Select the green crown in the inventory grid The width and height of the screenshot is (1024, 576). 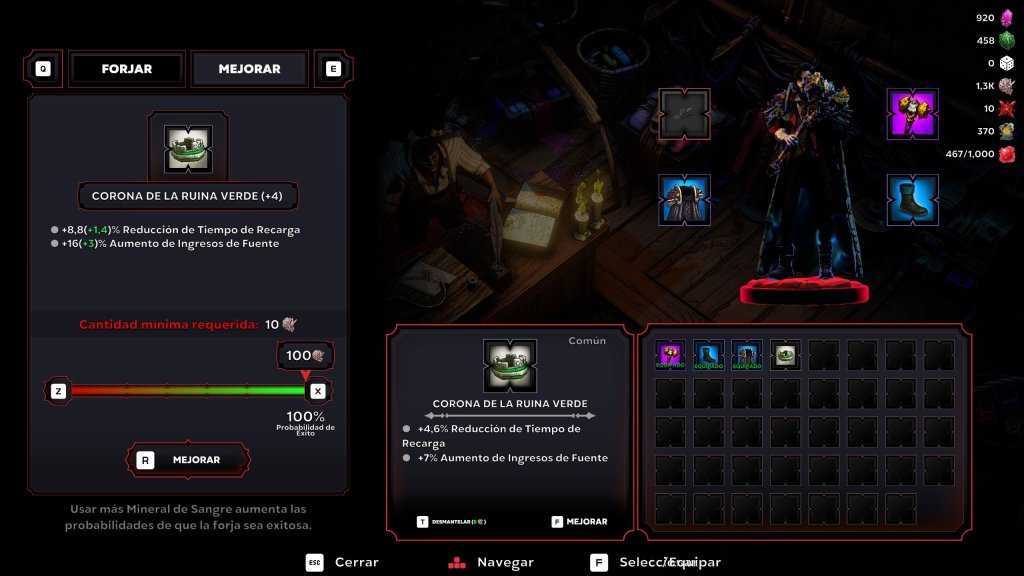point(785,355)
